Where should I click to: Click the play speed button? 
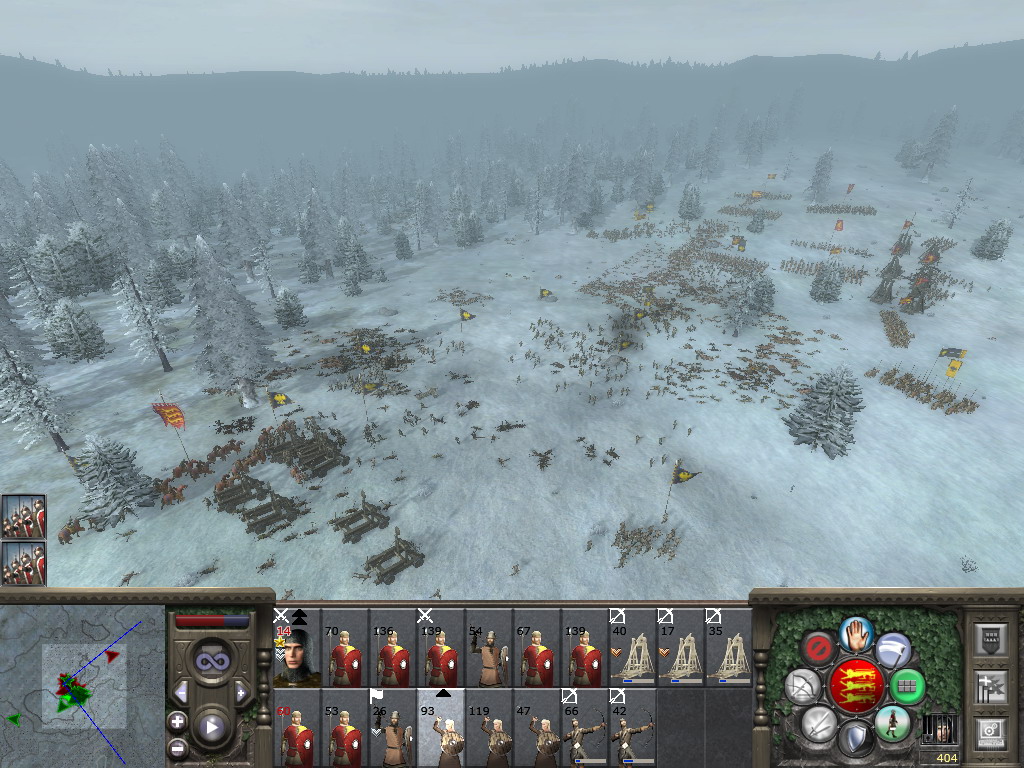pos(212,727)
